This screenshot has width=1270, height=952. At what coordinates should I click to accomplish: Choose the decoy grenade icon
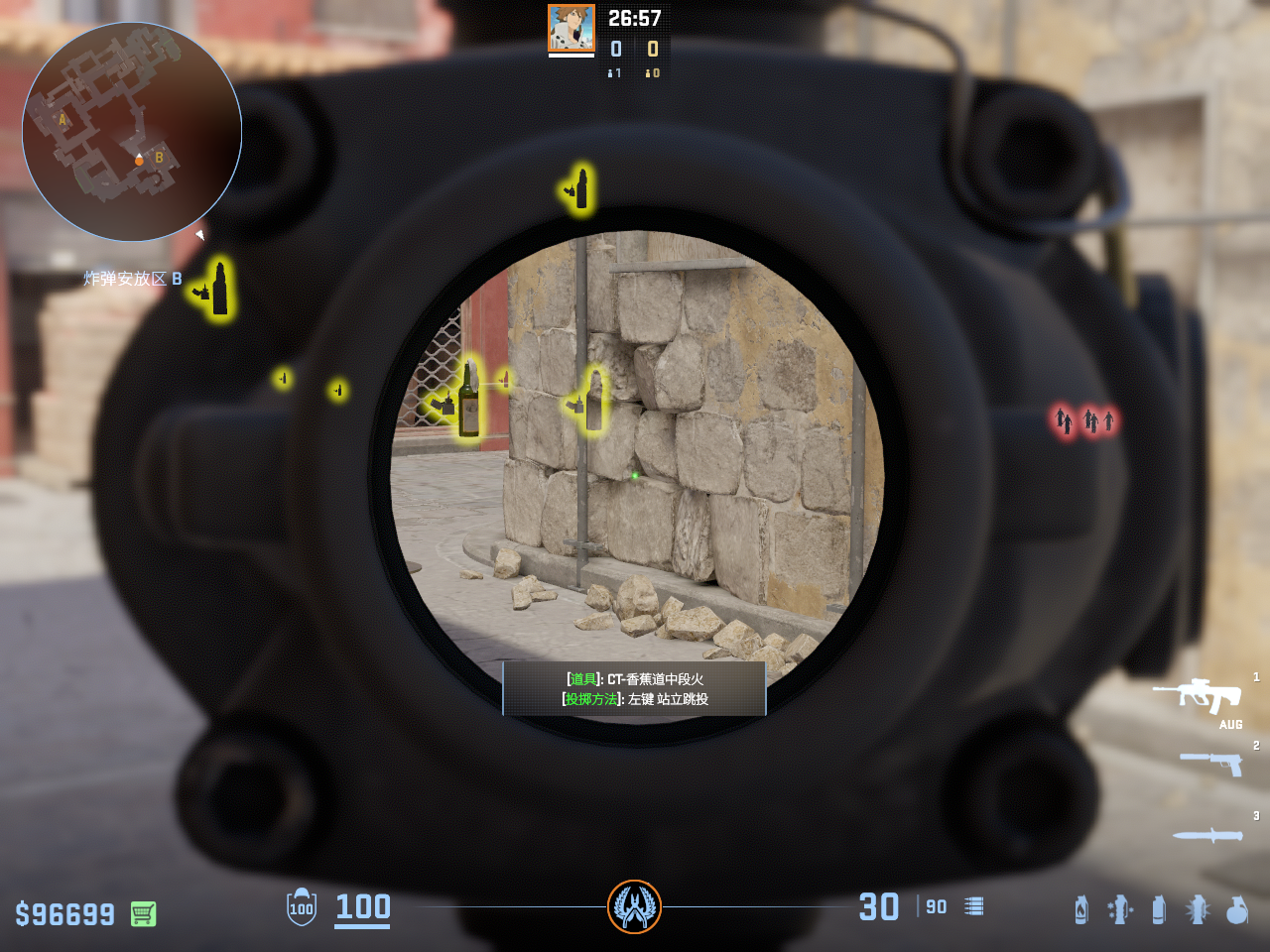(x=1120, y=909)
